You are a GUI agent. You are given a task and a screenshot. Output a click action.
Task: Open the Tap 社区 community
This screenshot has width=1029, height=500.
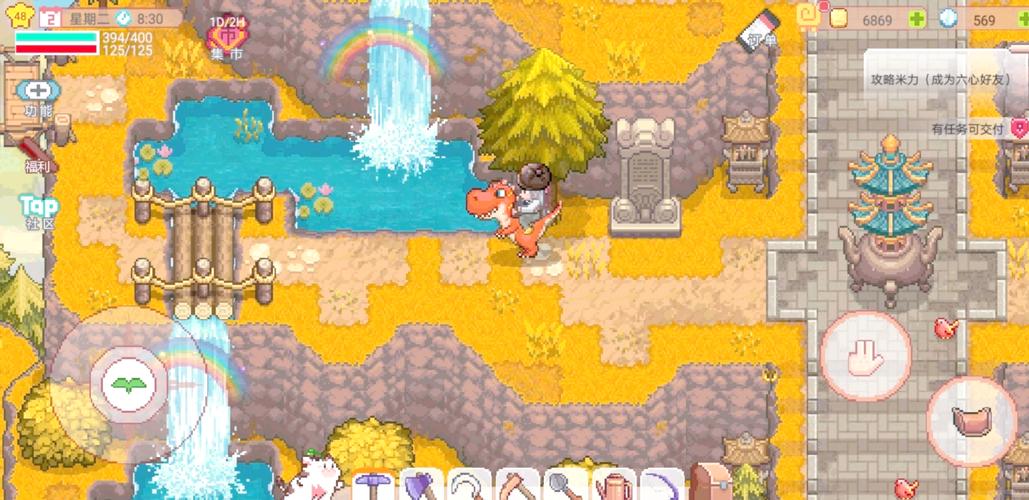pyautogui.click(x=38, y=211)
